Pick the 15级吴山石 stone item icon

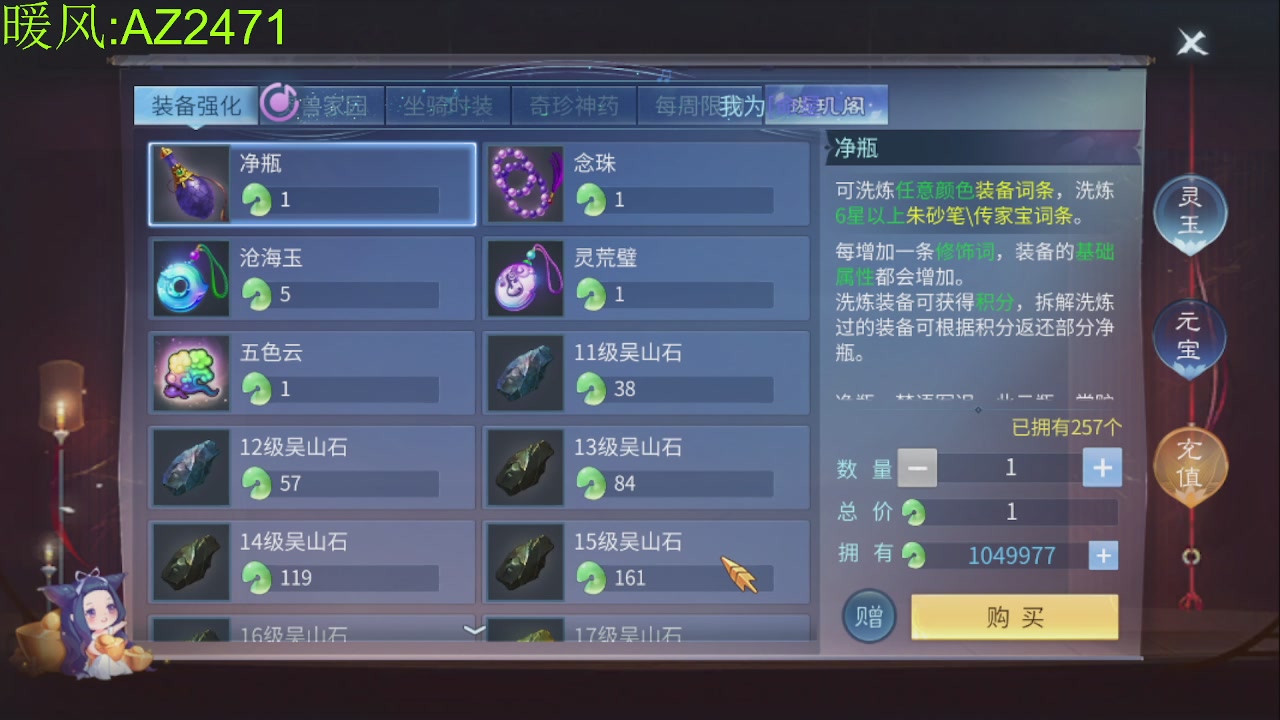point(525,561)
